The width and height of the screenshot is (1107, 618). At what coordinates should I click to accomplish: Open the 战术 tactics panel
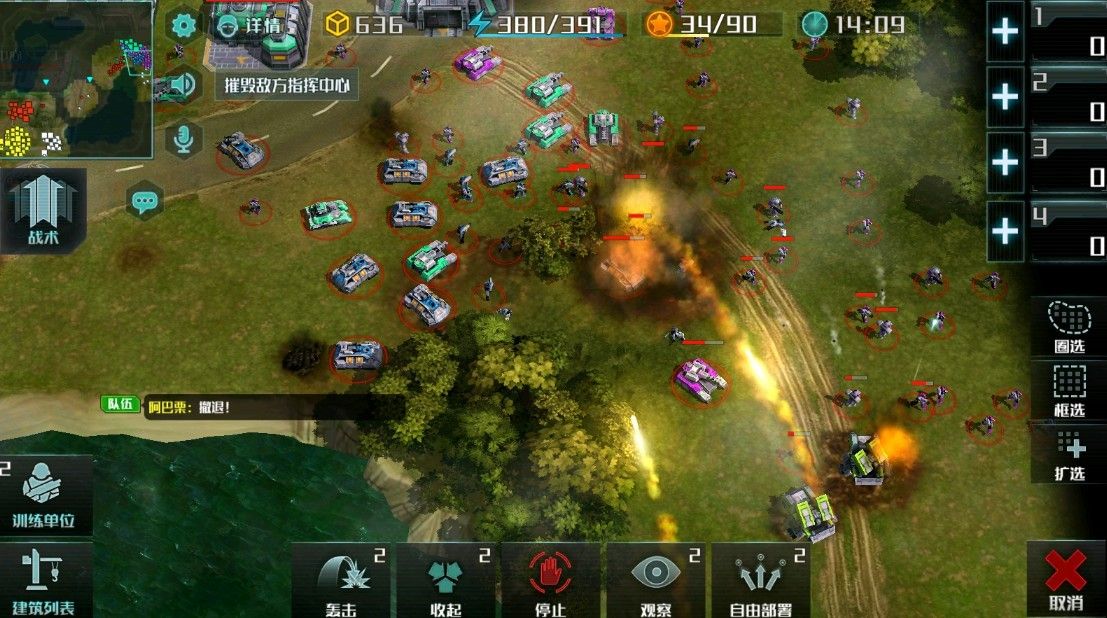(43, 210)
